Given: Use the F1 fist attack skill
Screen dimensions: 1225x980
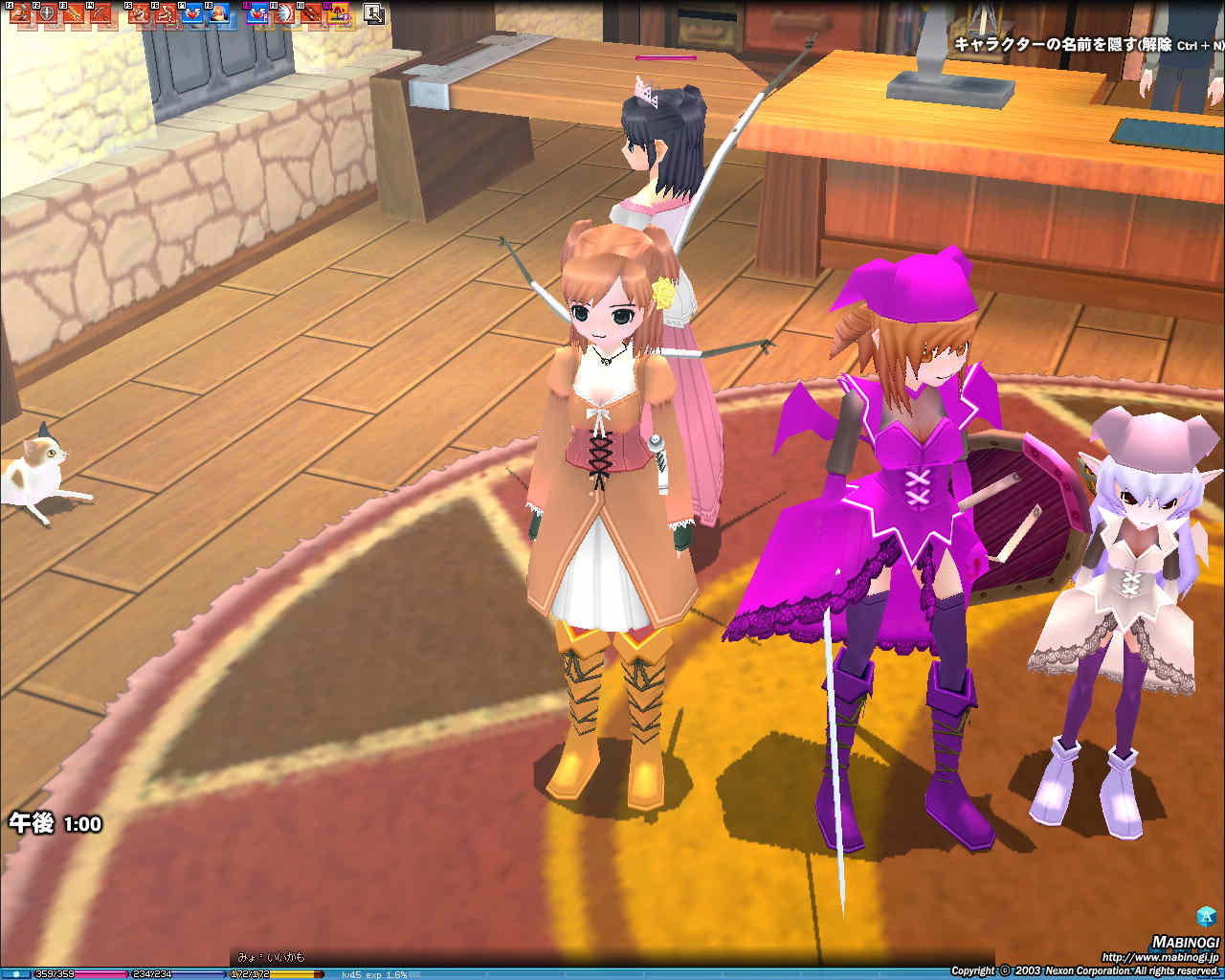Looking at the screenshot, I should click(19, 14).
